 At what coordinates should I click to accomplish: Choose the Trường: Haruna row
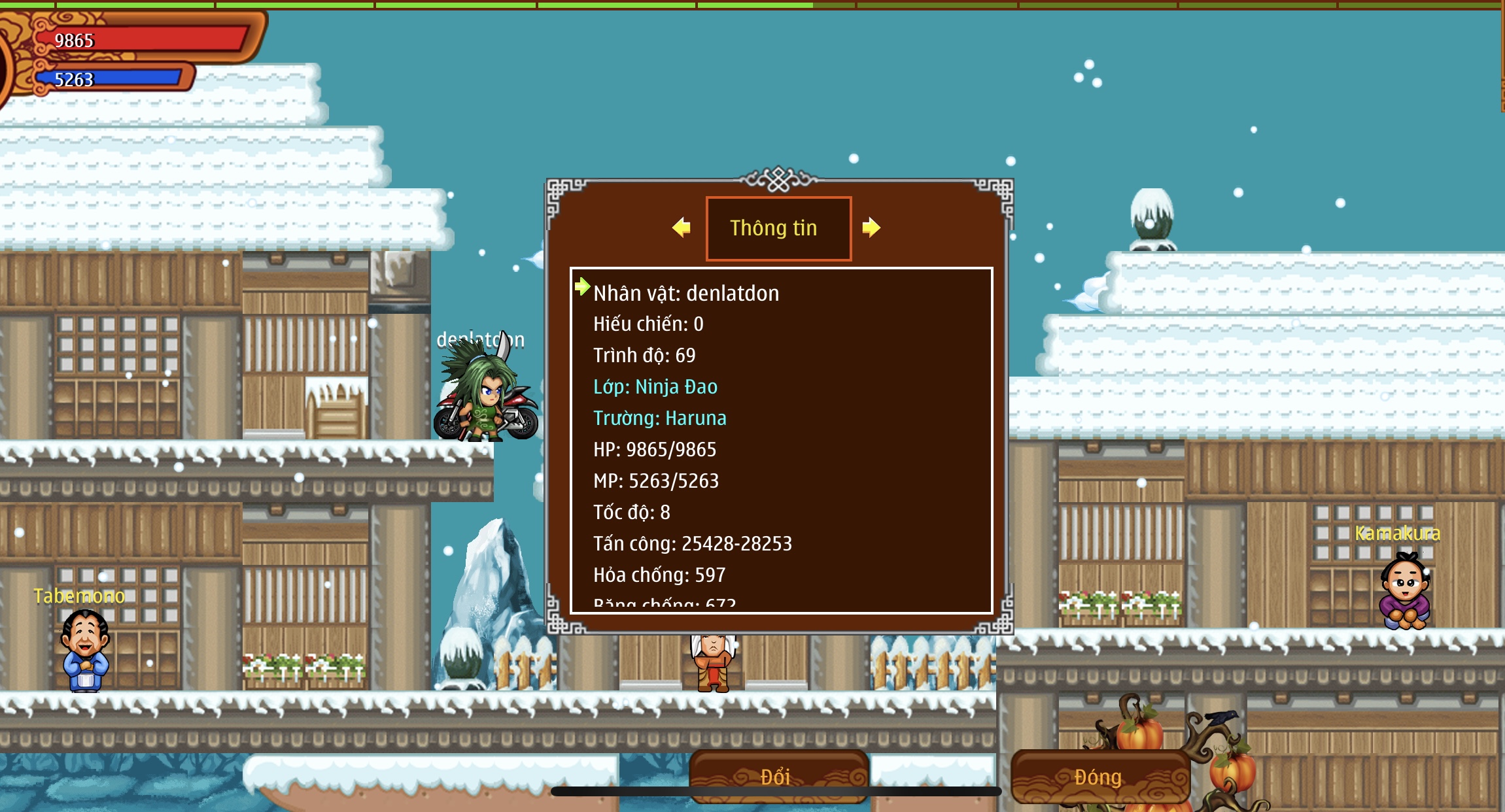click(x=659, y=418)
